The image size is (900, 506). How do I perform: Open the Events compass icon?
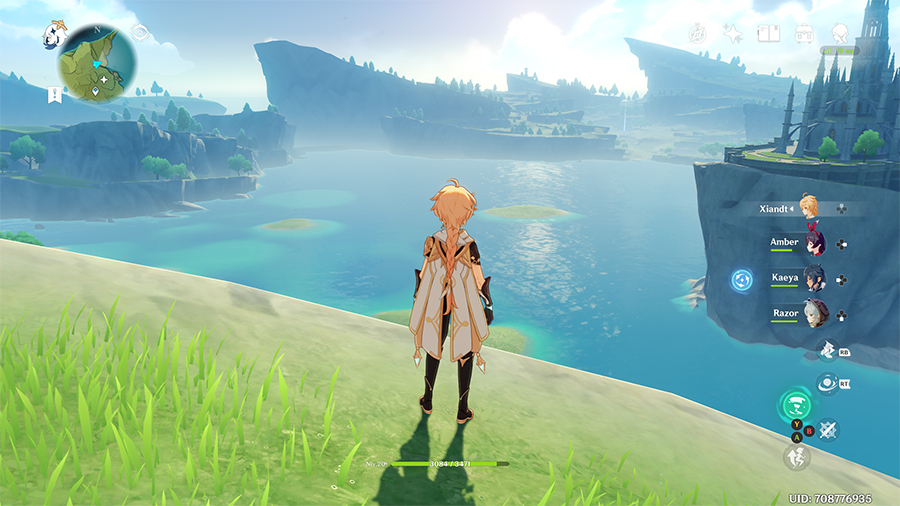(698, 34)
